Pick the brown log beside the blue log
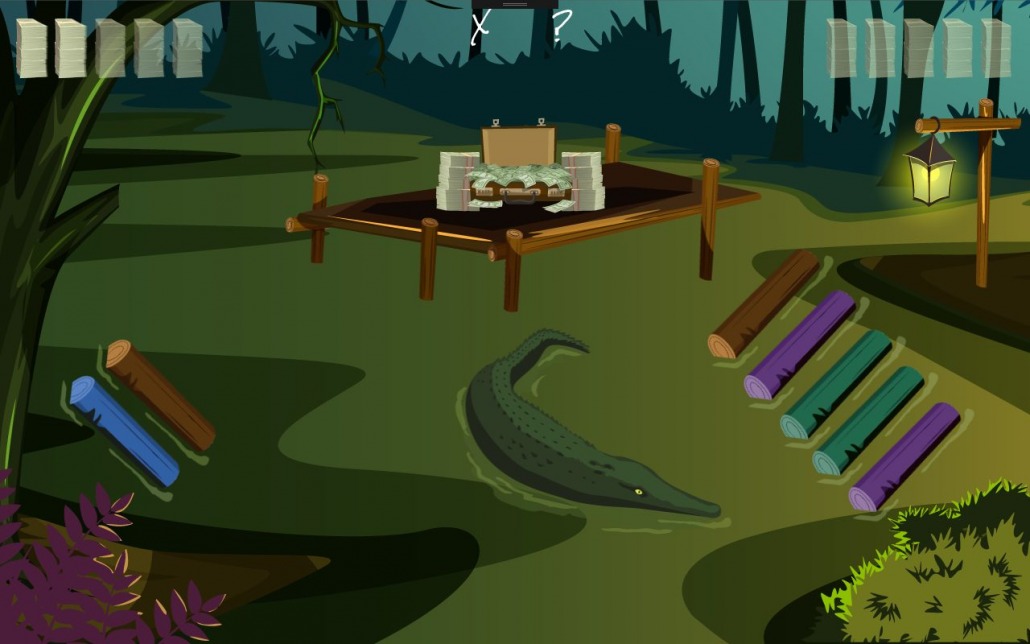1030x644 pixels. point(160,394)
